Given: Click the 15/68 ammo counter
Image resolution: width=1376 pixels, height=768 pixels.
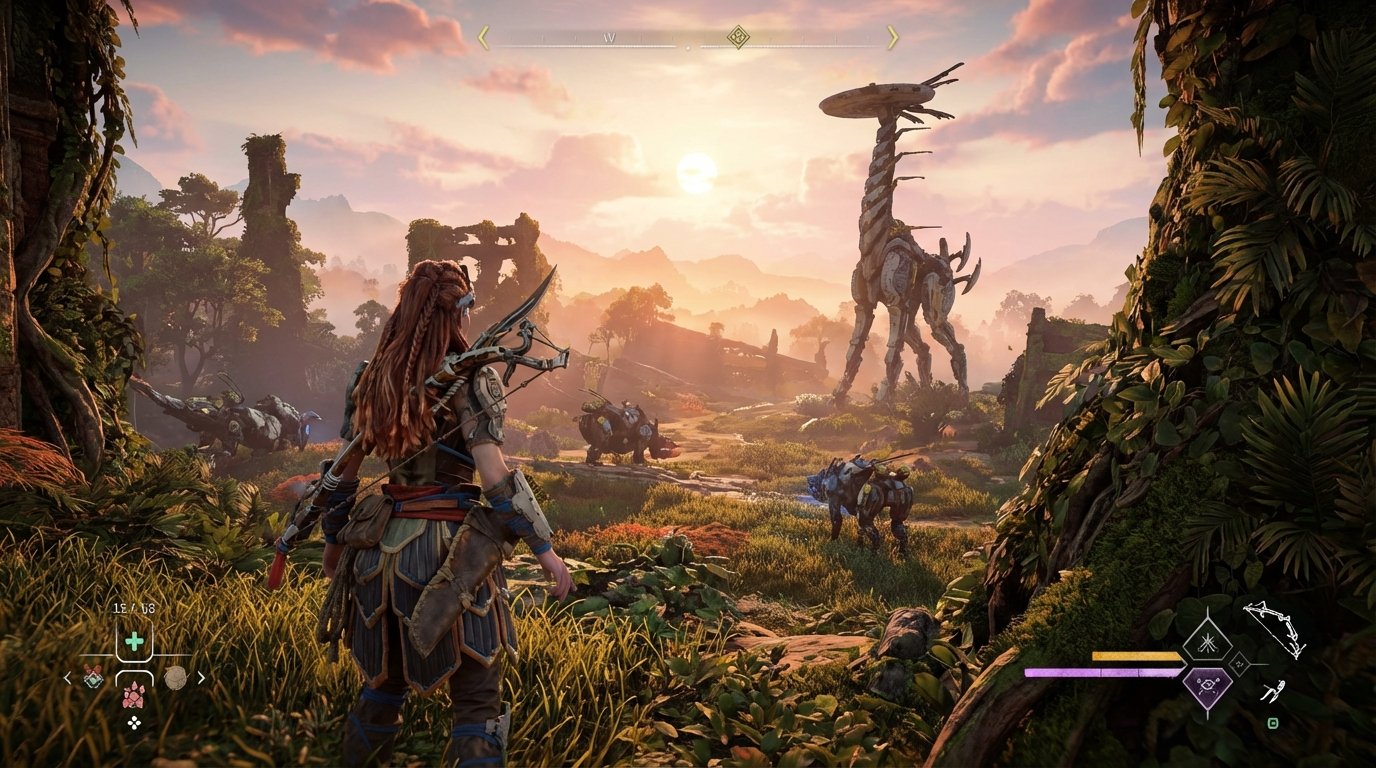Looking at the screenshot, I should coord(133,606).
